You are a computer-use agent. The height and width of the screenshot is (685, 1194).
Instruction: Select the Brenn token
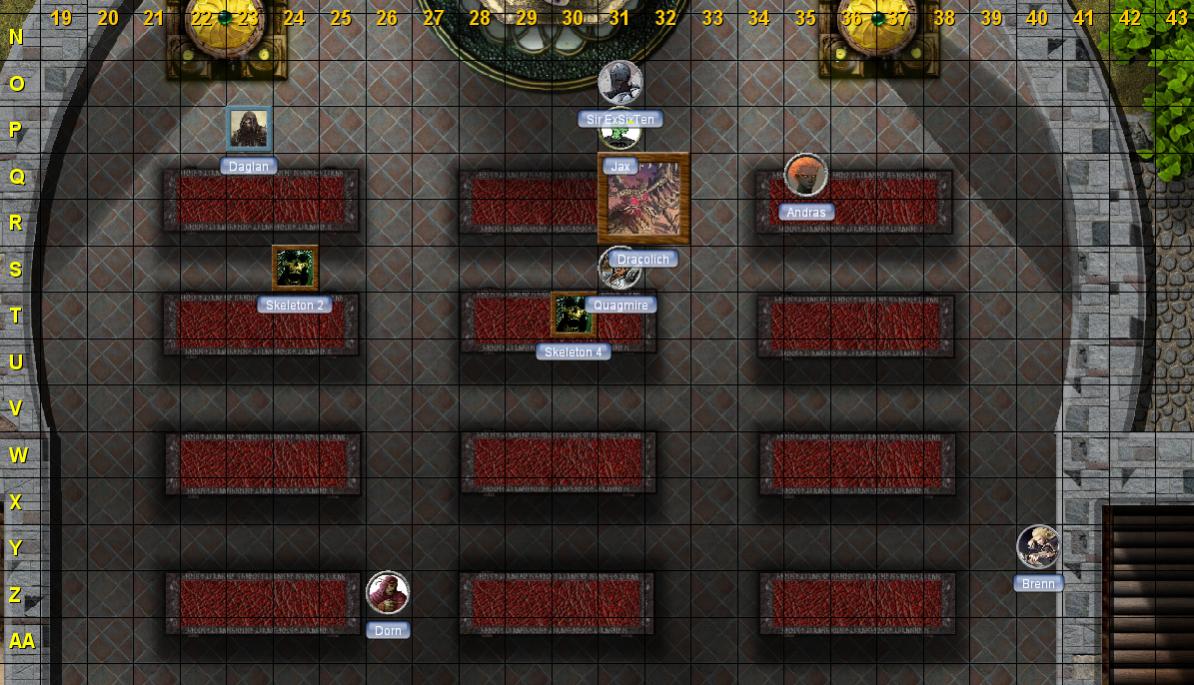coord(1038,546)
